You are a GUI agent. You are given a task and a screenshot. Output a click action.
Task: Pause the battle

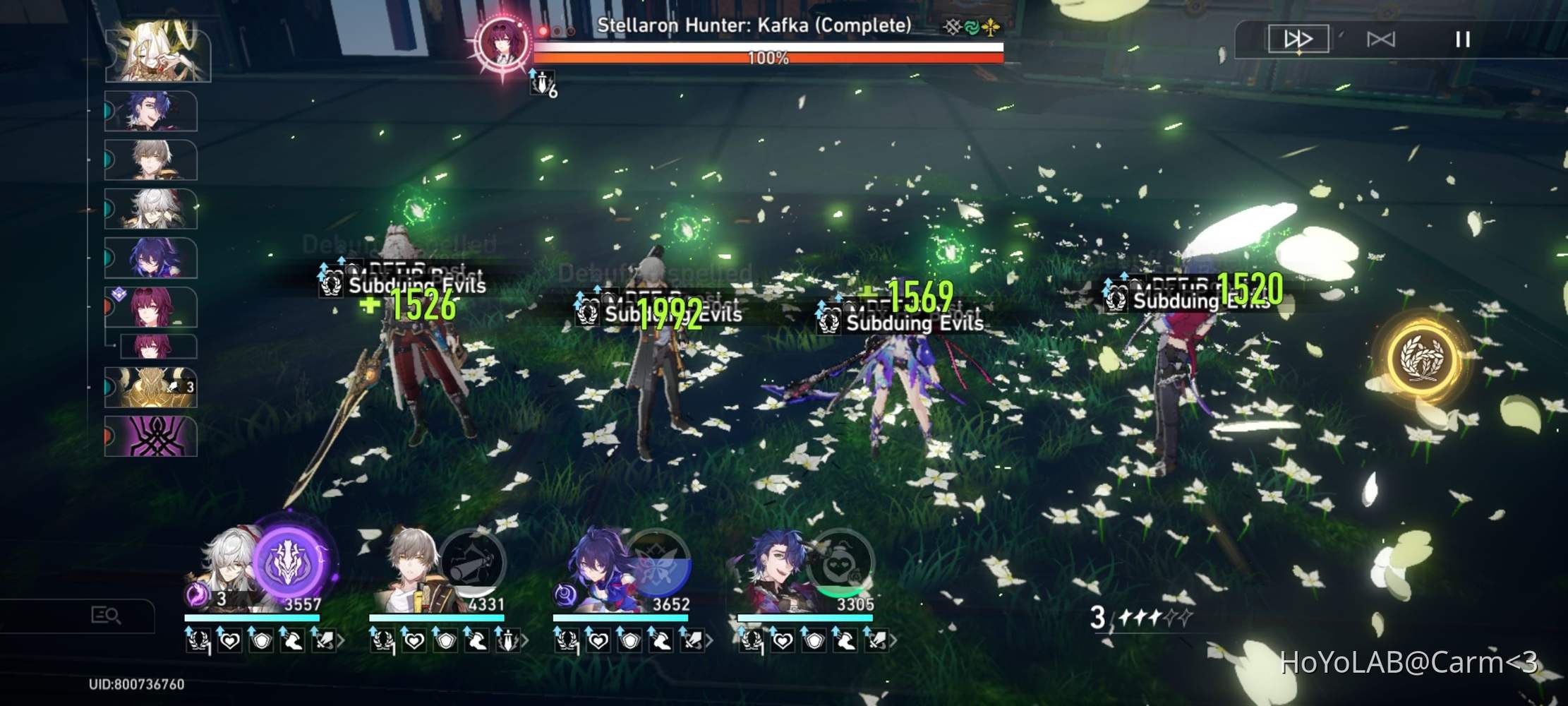point(1462,40)
